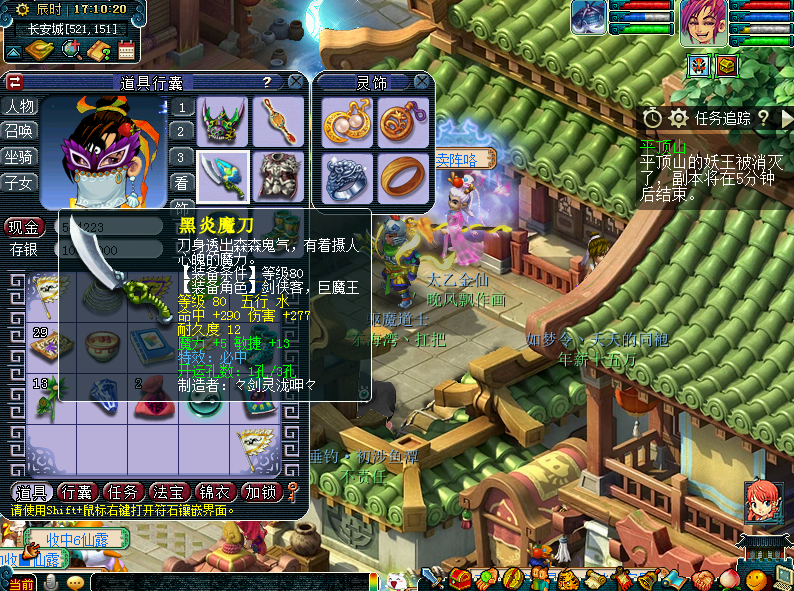
Task: Click the 加锁 lock button
Action: tap(260, 492)
